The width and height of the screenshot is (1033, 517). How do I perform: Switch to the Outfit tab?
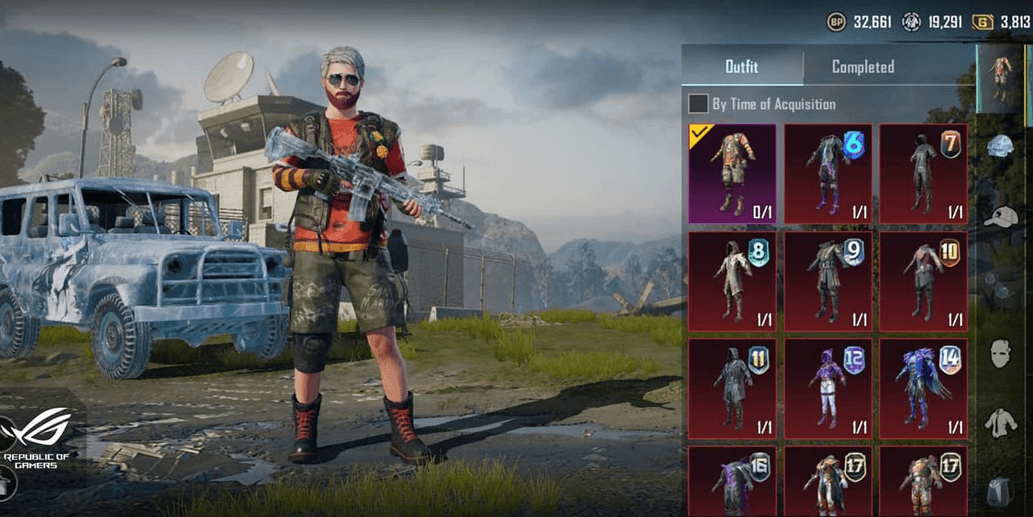(x=742, y=67)
